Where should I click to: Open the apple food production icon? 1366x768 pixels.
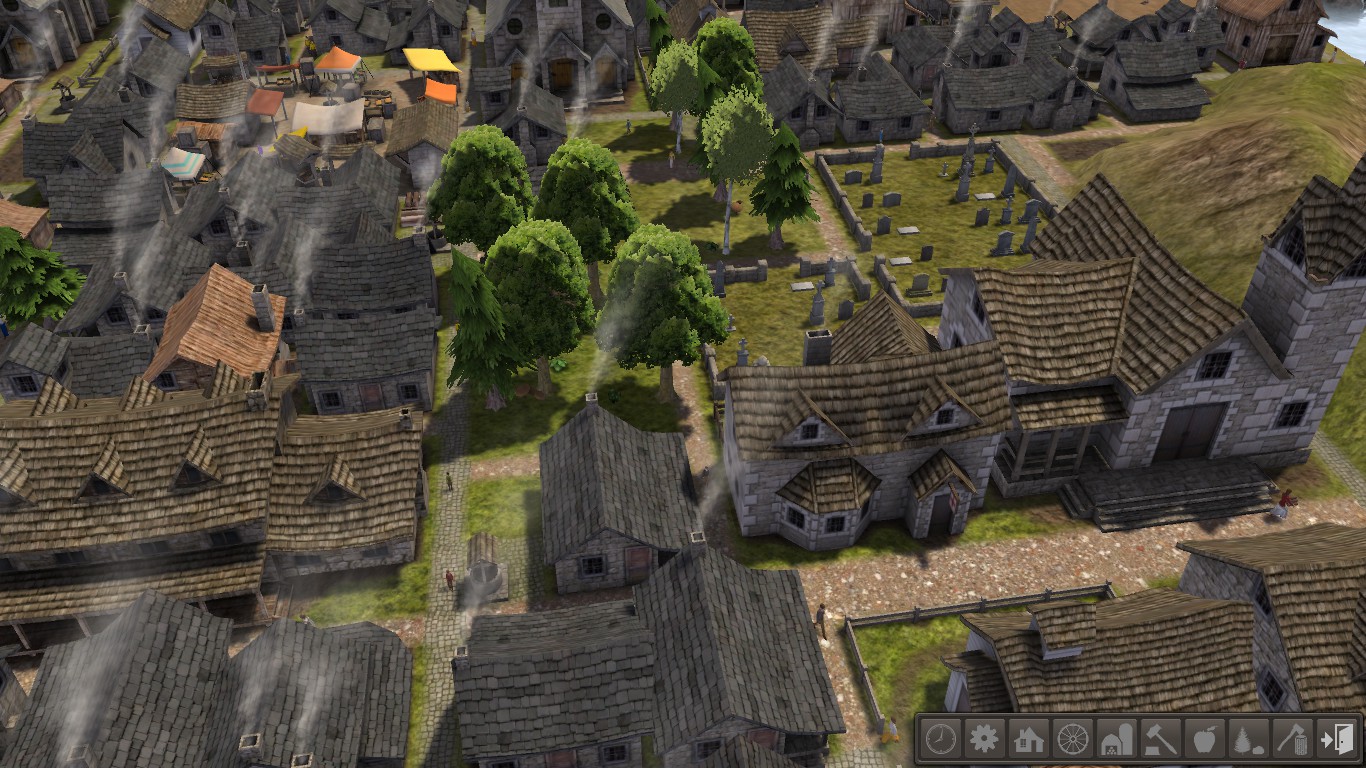tap(1204, 740)
